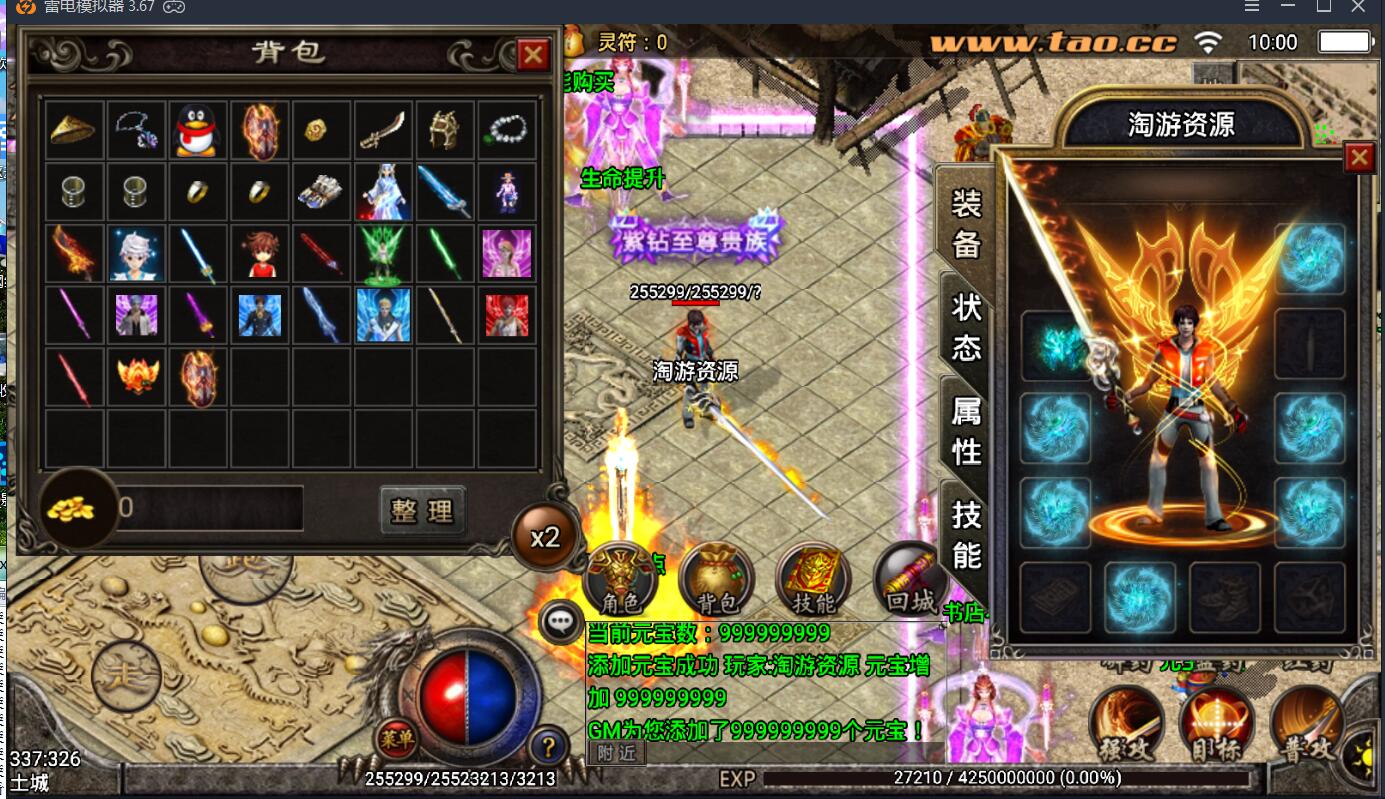Image resolution: width=1385 pixels, height=799 pixels.
Task: Open the 技能 skills round button
Action: pyautogui.click(x=812, y=580)
